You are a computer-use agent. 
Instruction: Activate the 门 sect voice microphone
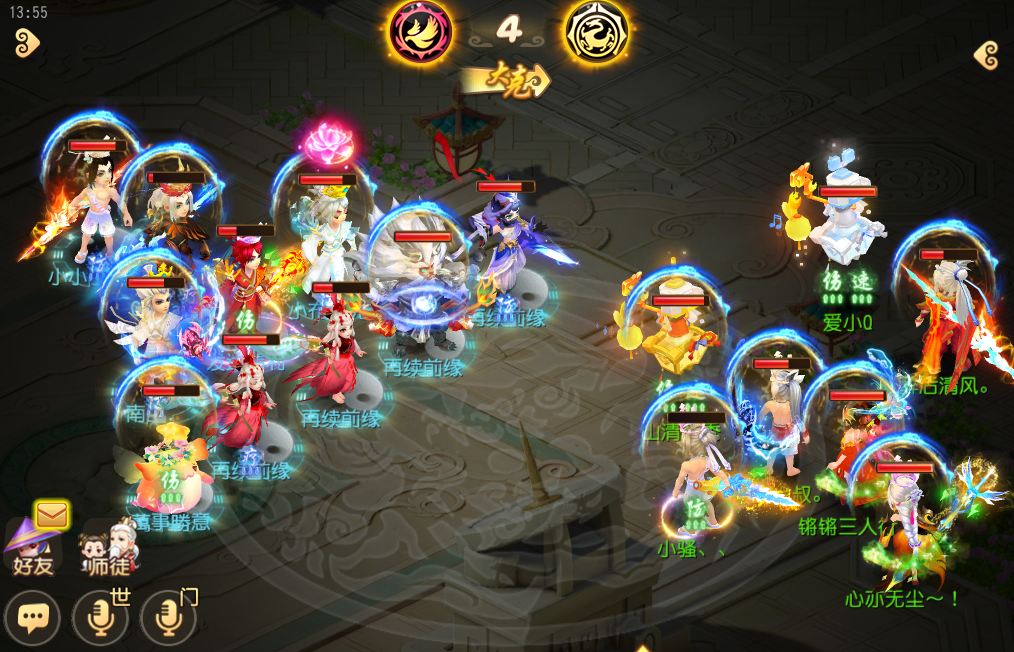tap(167, 617)
